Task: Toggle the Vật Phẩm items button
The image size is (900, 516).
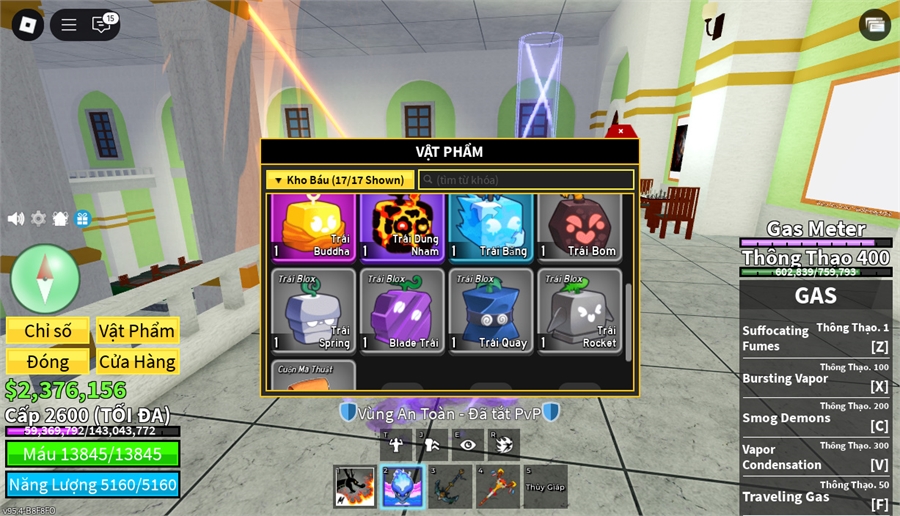Action: coord(137,331)
